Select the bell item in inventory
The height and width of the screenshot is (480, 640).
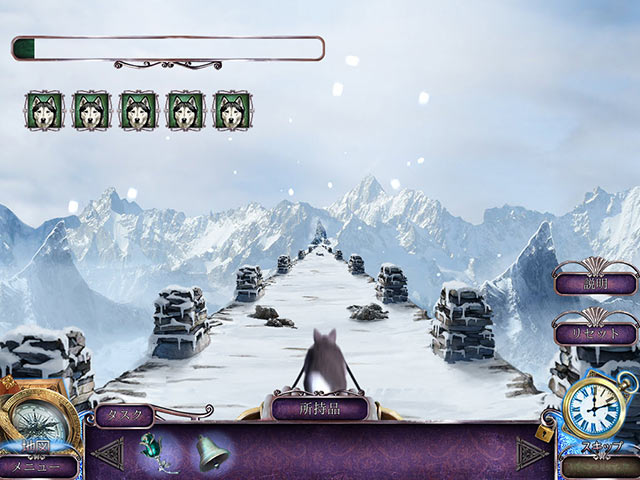pos(210,452)
